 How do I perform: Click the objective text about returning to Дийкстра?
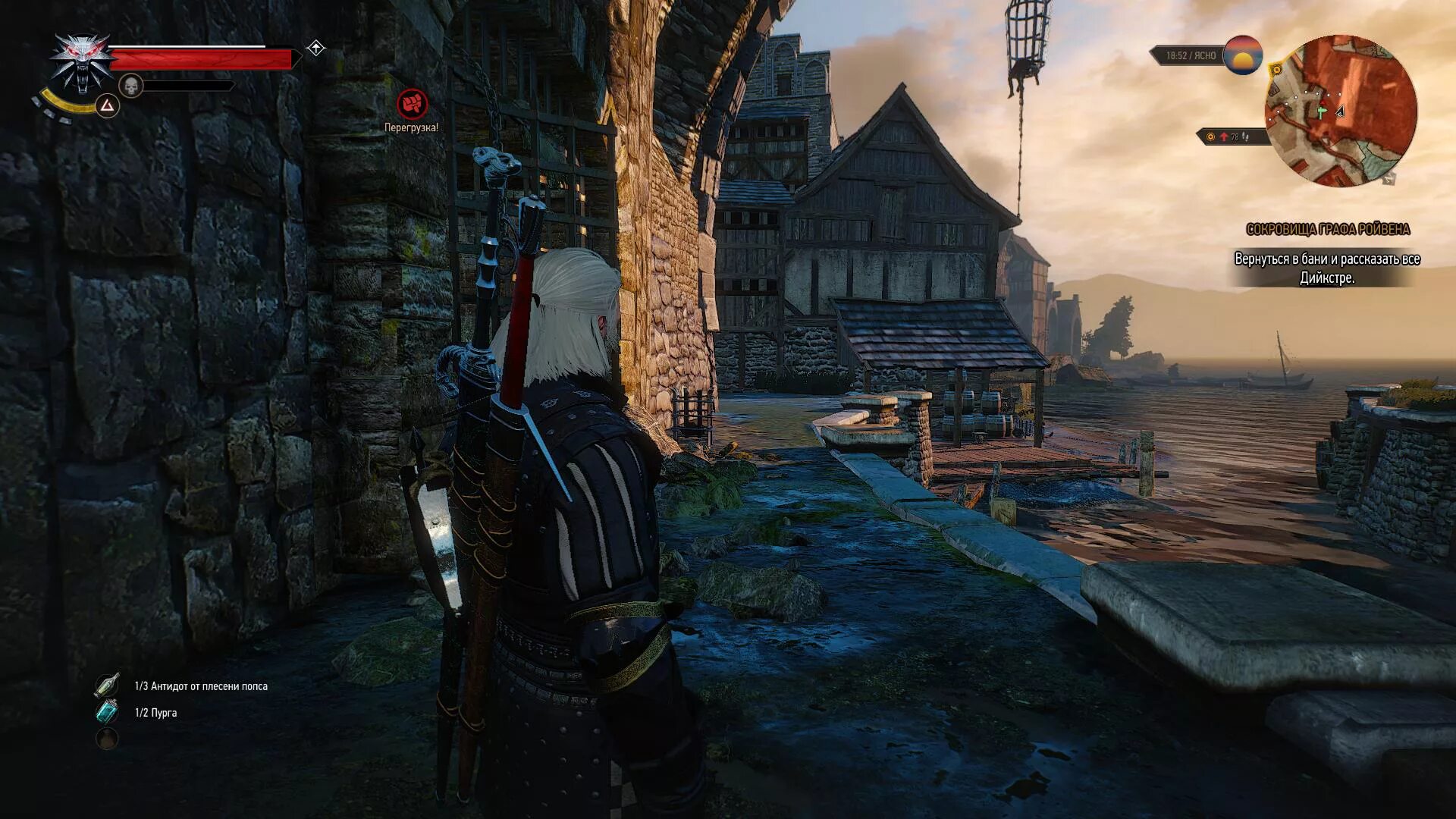[1326, 268]
